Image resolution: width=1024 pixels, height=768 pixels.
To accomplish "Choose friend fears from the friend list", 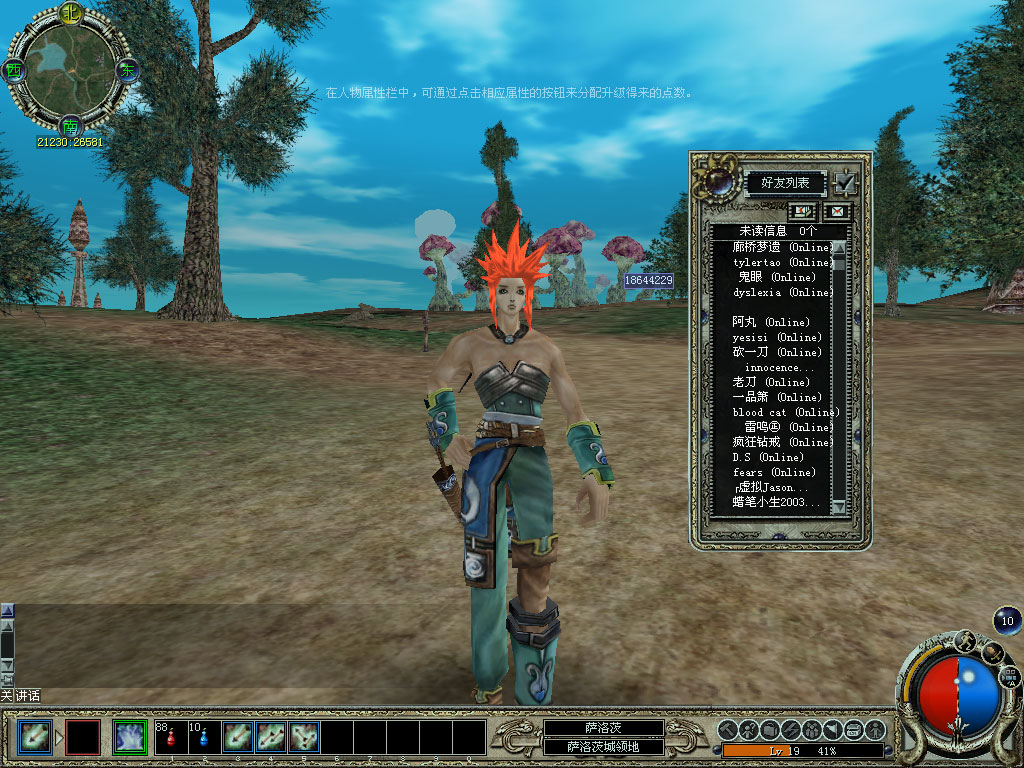I will [x=773, y=472].
